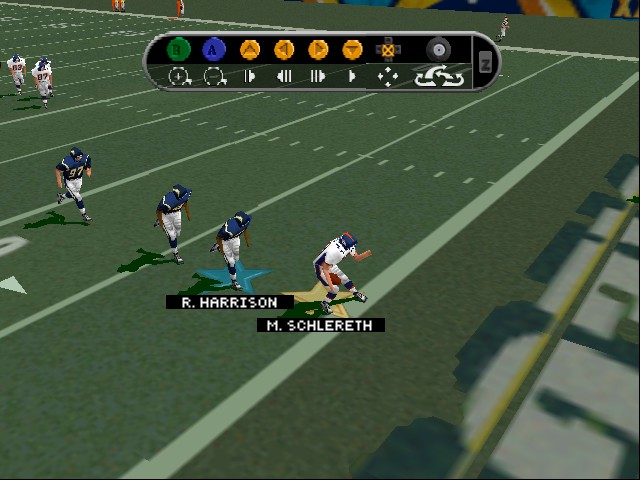The height and width of the screenshot is (480, 640).
Task: Click the single bar-and-arrow replay step icon
Action: tap(249, 76)
